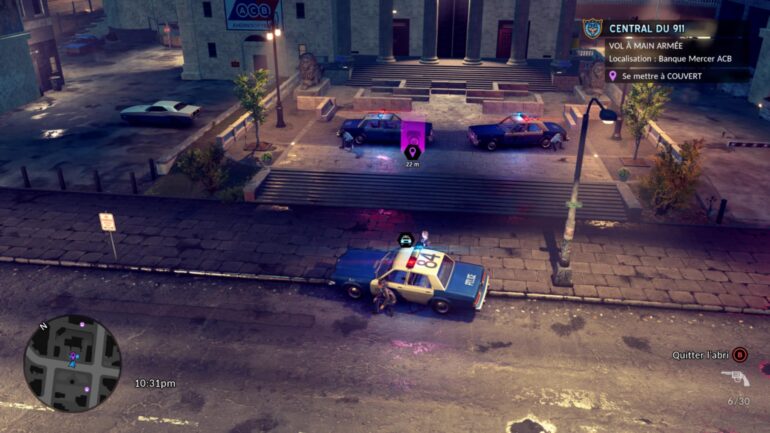Click the circular minimap
Image resolution: width=770 pixels, height=433 pixels.
click(72, 363)
